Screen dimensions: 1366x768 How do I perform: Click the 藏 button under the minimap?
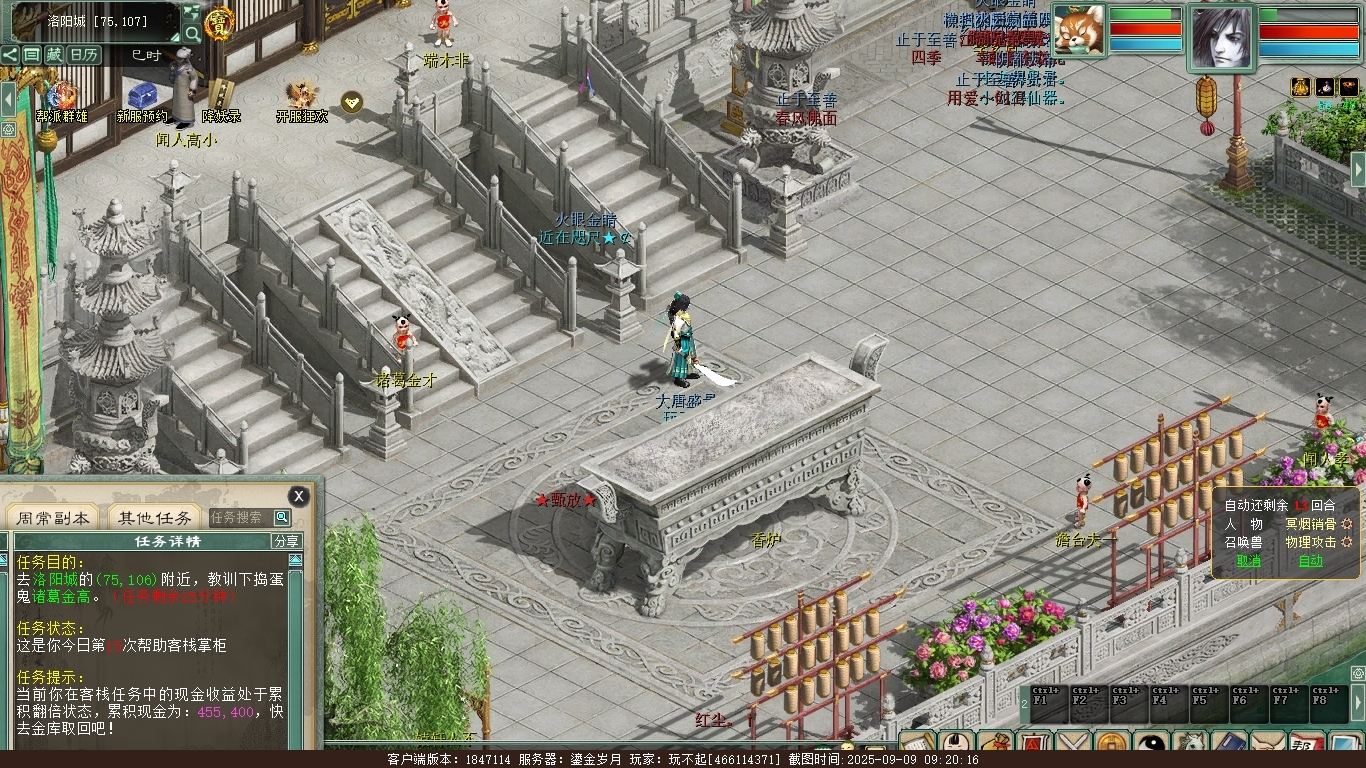[x=54, y=55]
